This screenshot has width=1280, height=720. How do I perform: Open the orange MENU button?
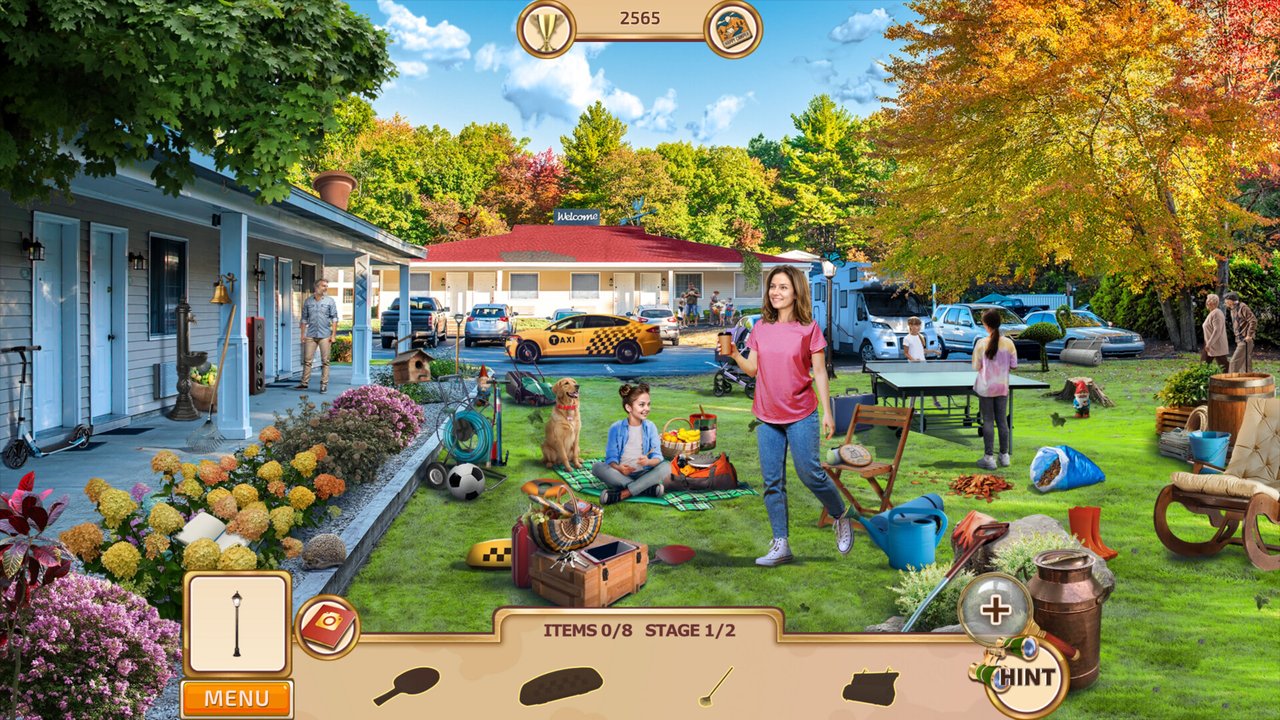(237, 698)
